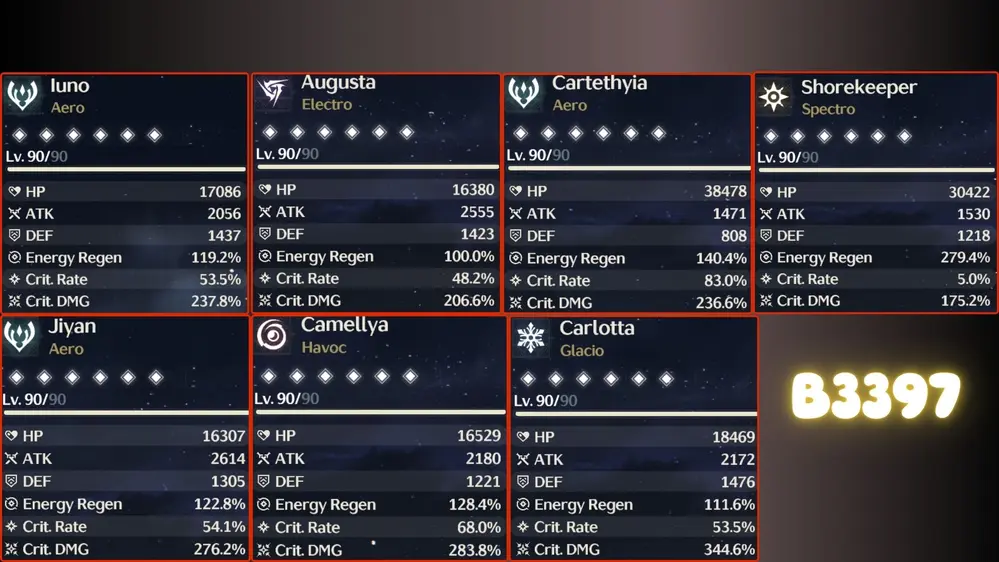Image resolution: width=999 pixels, height=562 pixels.
Task: Click the Glacio snowflake icon beside Carlotta
Action: click(x=530, y=338)
